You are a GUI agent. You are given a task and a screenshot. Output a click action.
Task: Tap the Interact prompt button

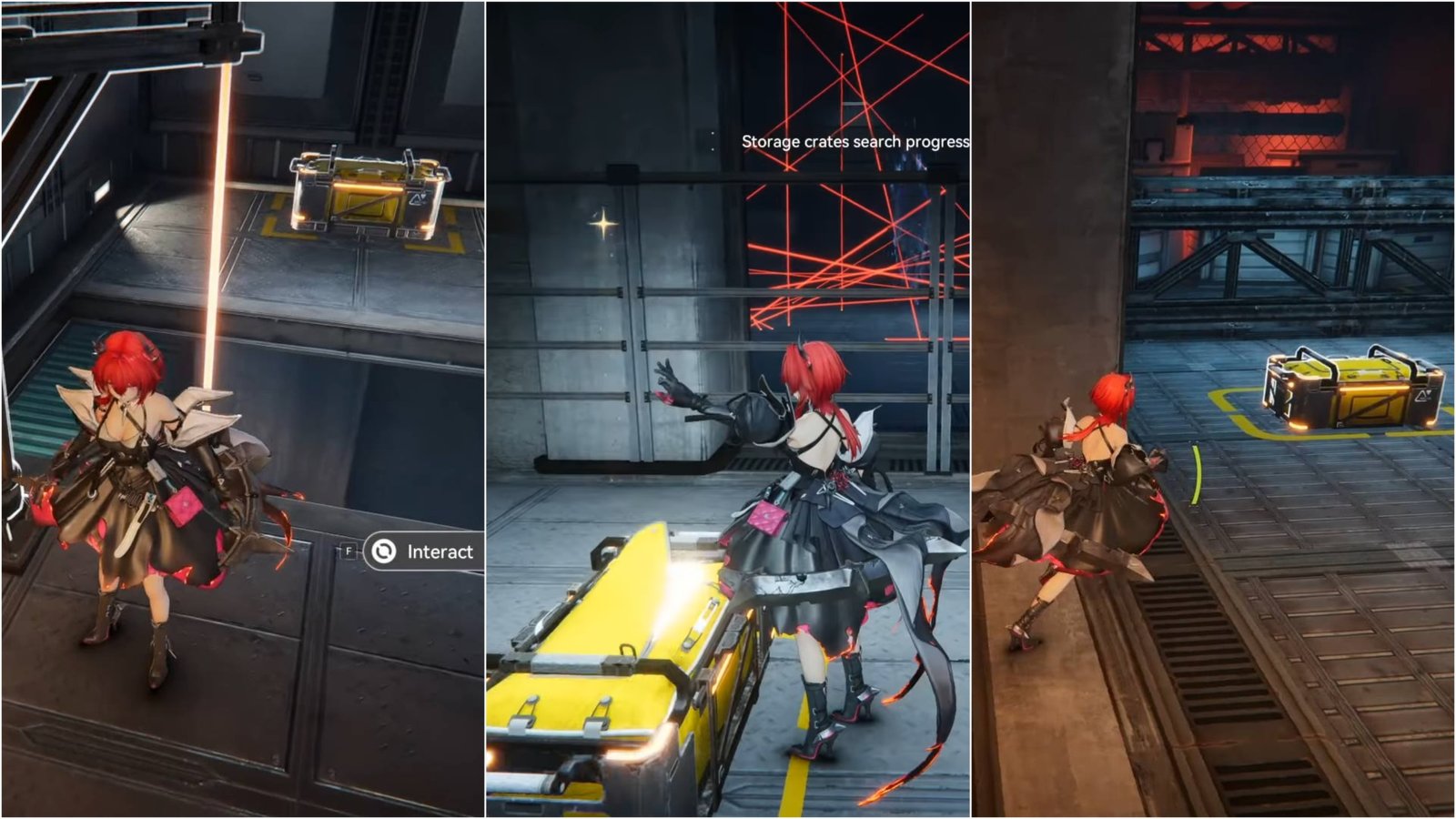(424, 551)
